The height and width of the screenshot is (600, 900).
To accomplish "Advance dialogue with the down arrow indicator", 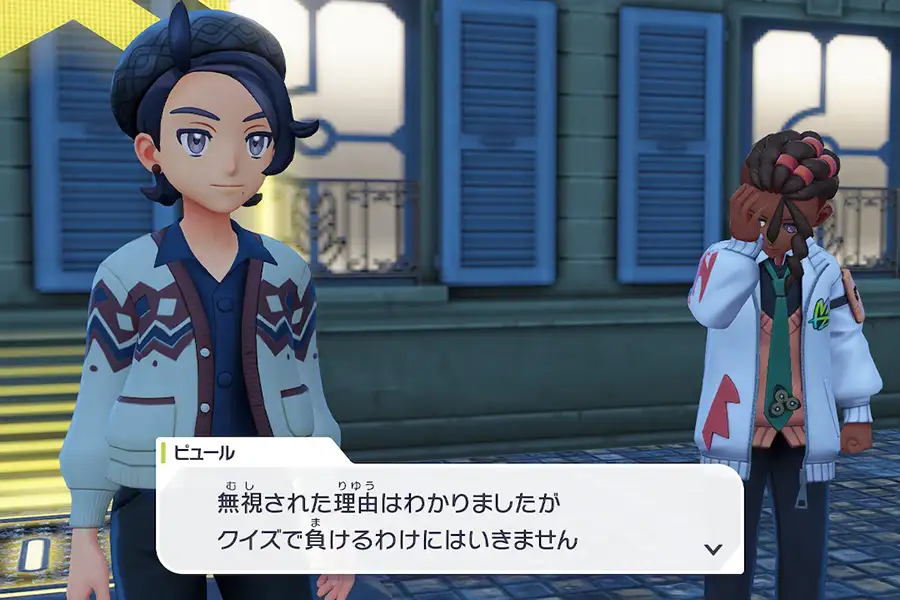I will click(713, 549).
